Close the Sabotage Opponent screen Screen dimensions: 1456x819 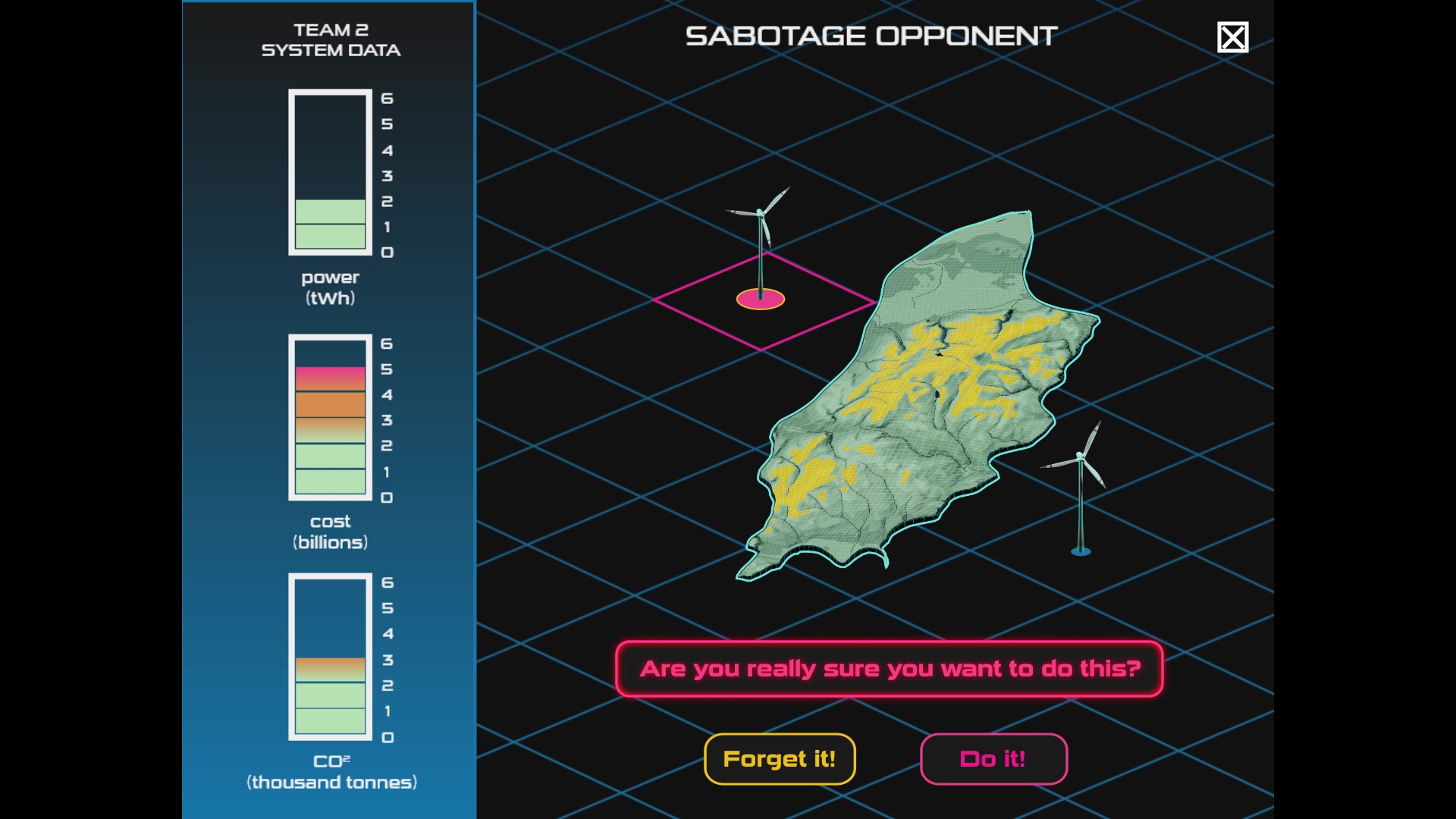point(1232,37)
